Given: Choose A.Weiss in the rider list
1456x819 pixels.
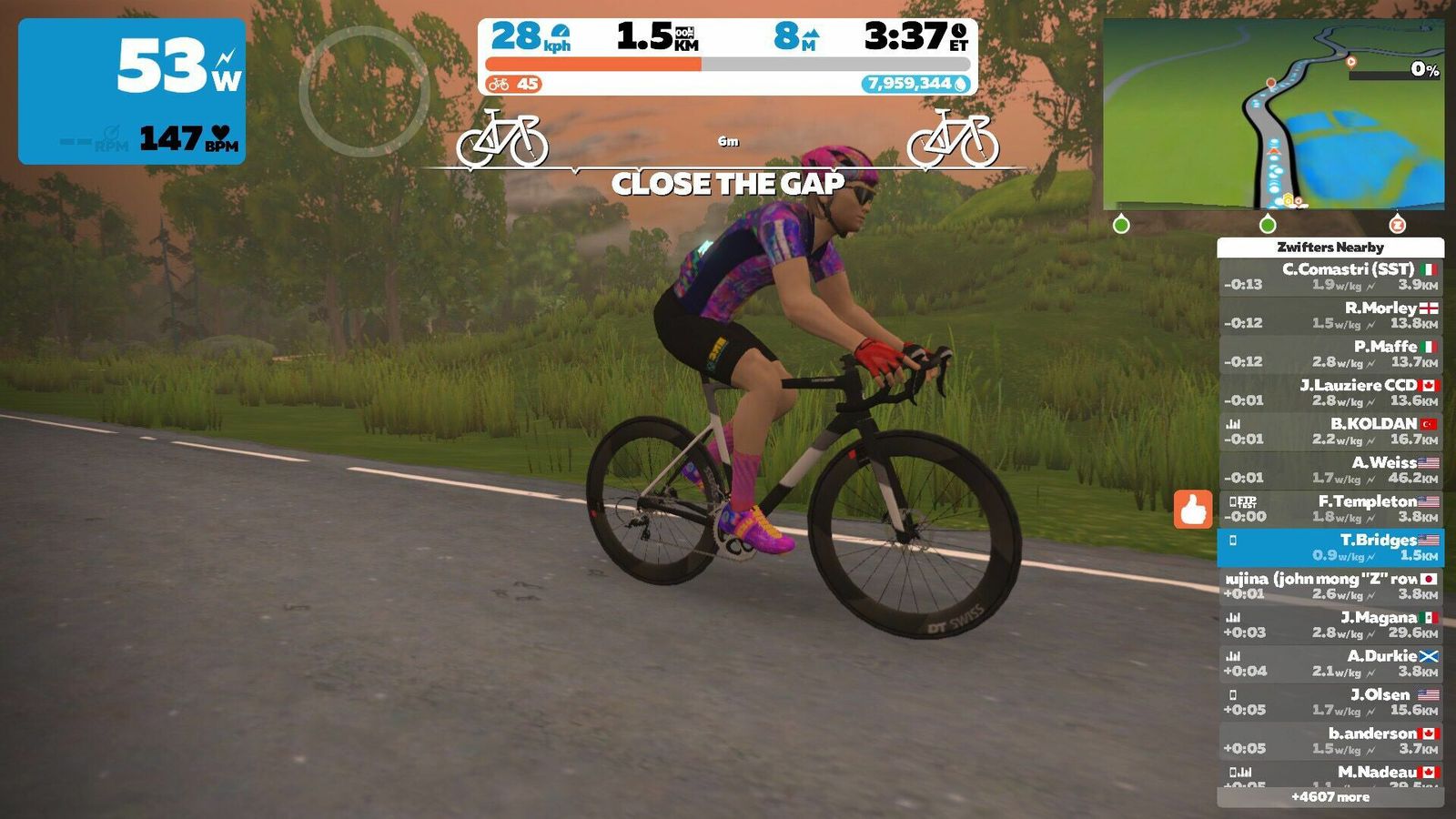Looking at the screenshot, I should click(1330, 470).
